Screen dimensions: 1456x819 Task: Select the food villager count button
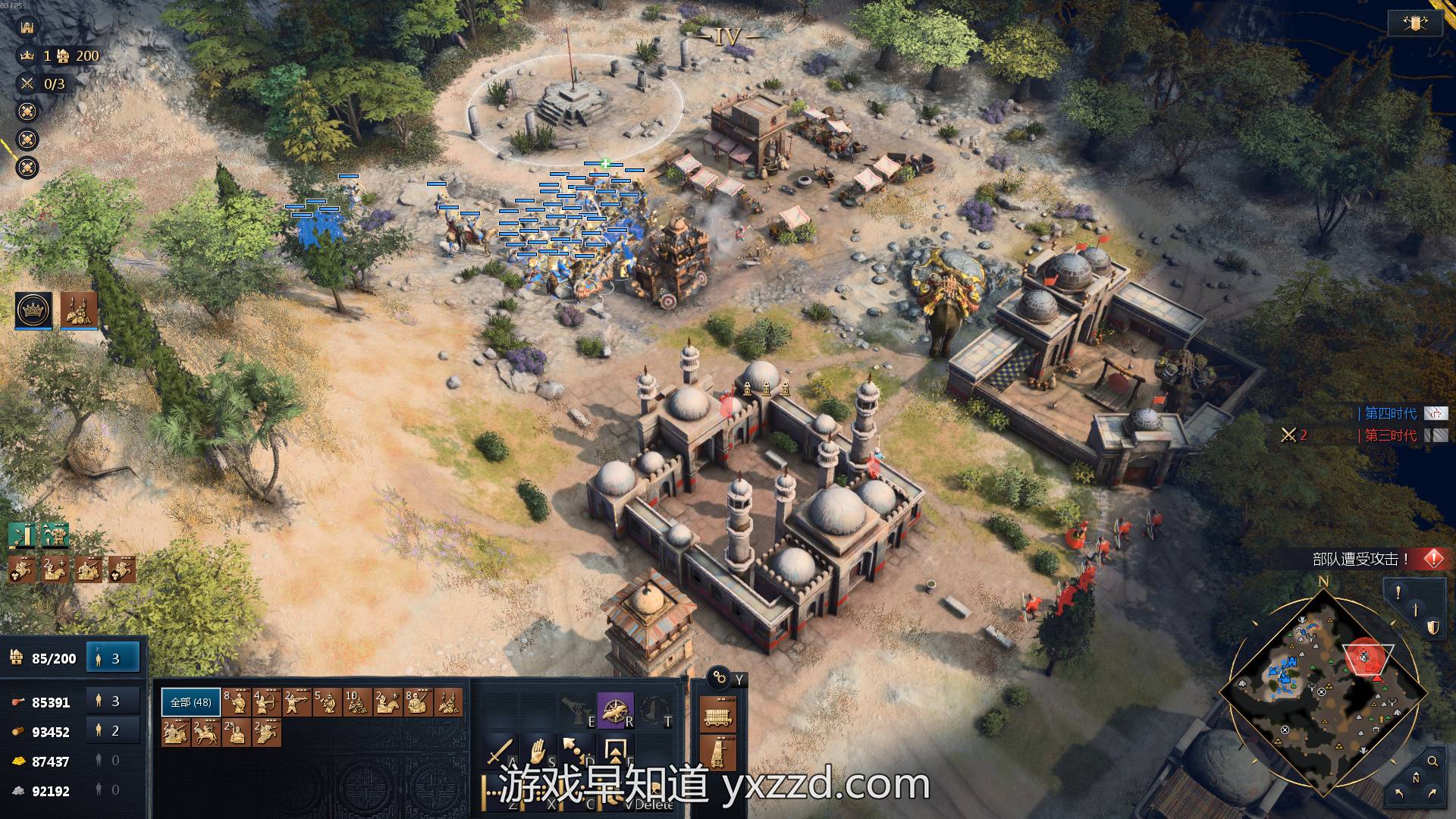pos(113,701)
